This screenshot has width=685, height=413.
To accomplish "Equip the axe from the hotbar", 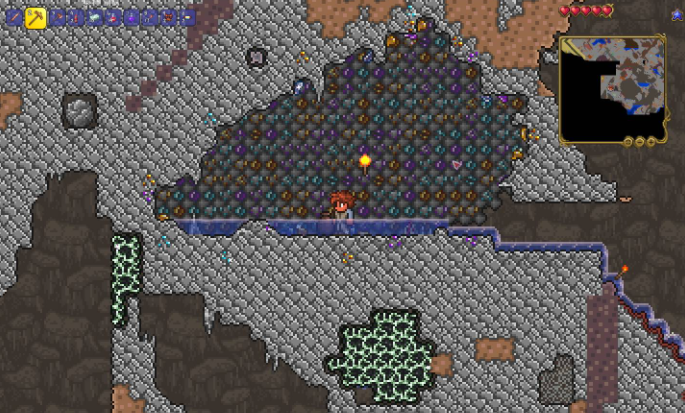I will click(x=58, y=17).
